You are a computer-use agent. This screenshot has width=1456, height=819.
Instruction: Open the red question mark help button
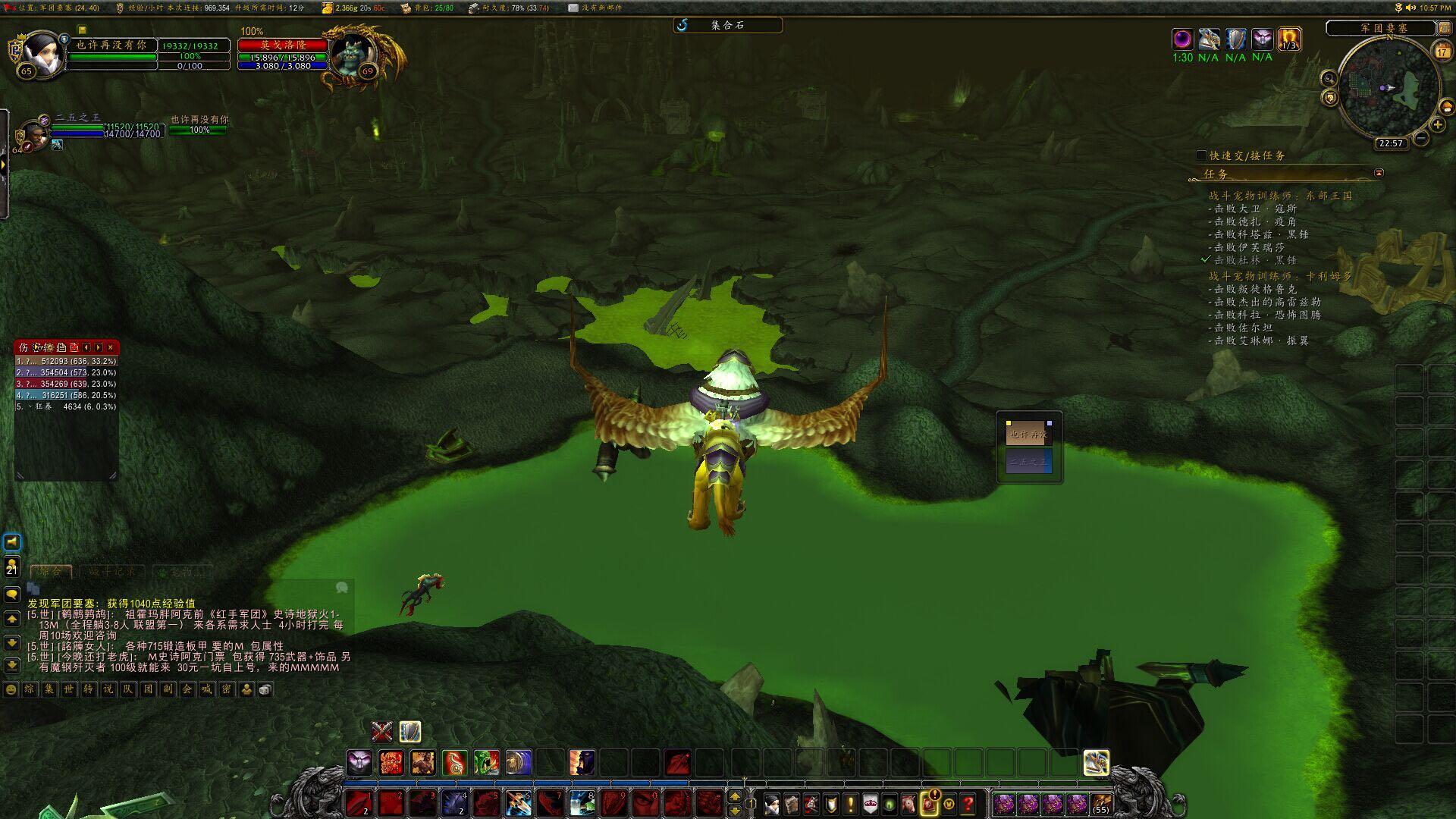pyautogui.click(x=968, y=804)
